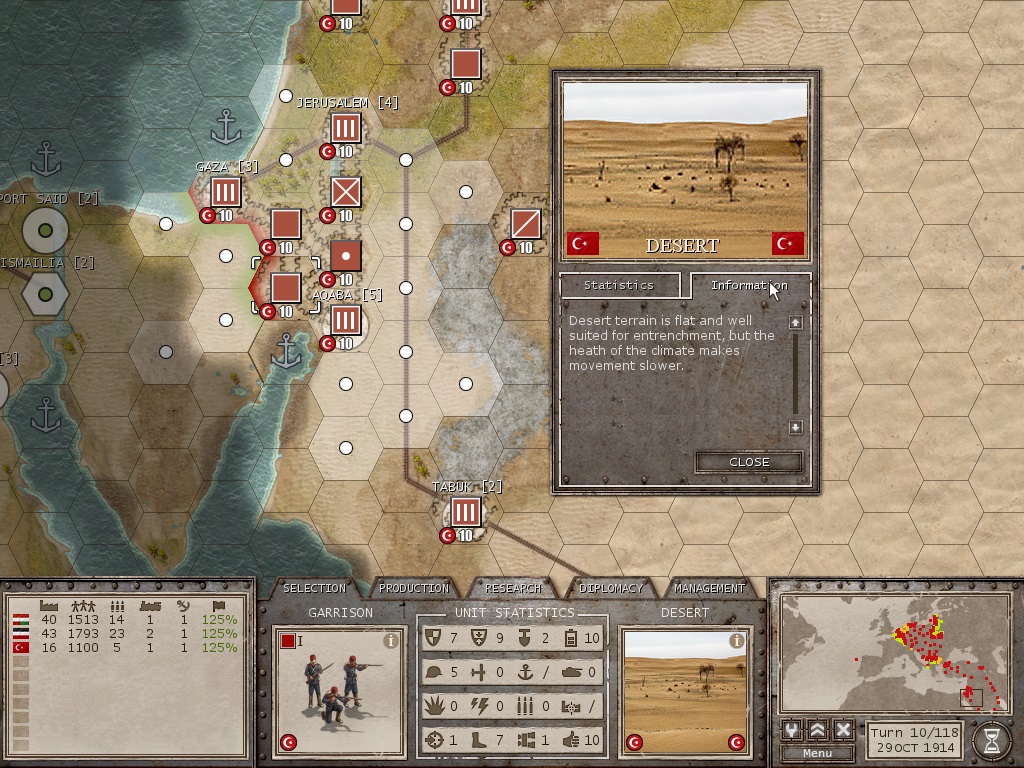This screenshot has height=768, width=1024.
Task: Select the Tabuk garrison unit
Action: (x=465, y=512)
